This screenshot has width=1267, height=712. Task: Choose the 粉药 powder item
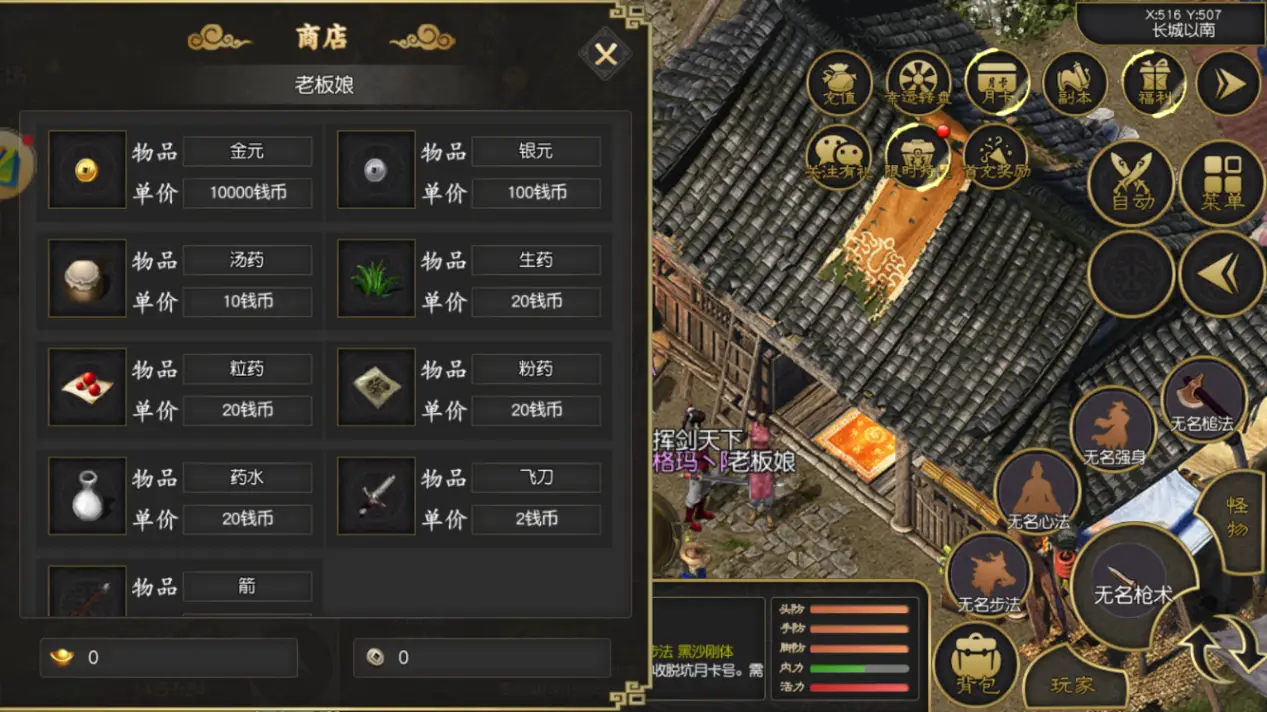coord(376,388)
